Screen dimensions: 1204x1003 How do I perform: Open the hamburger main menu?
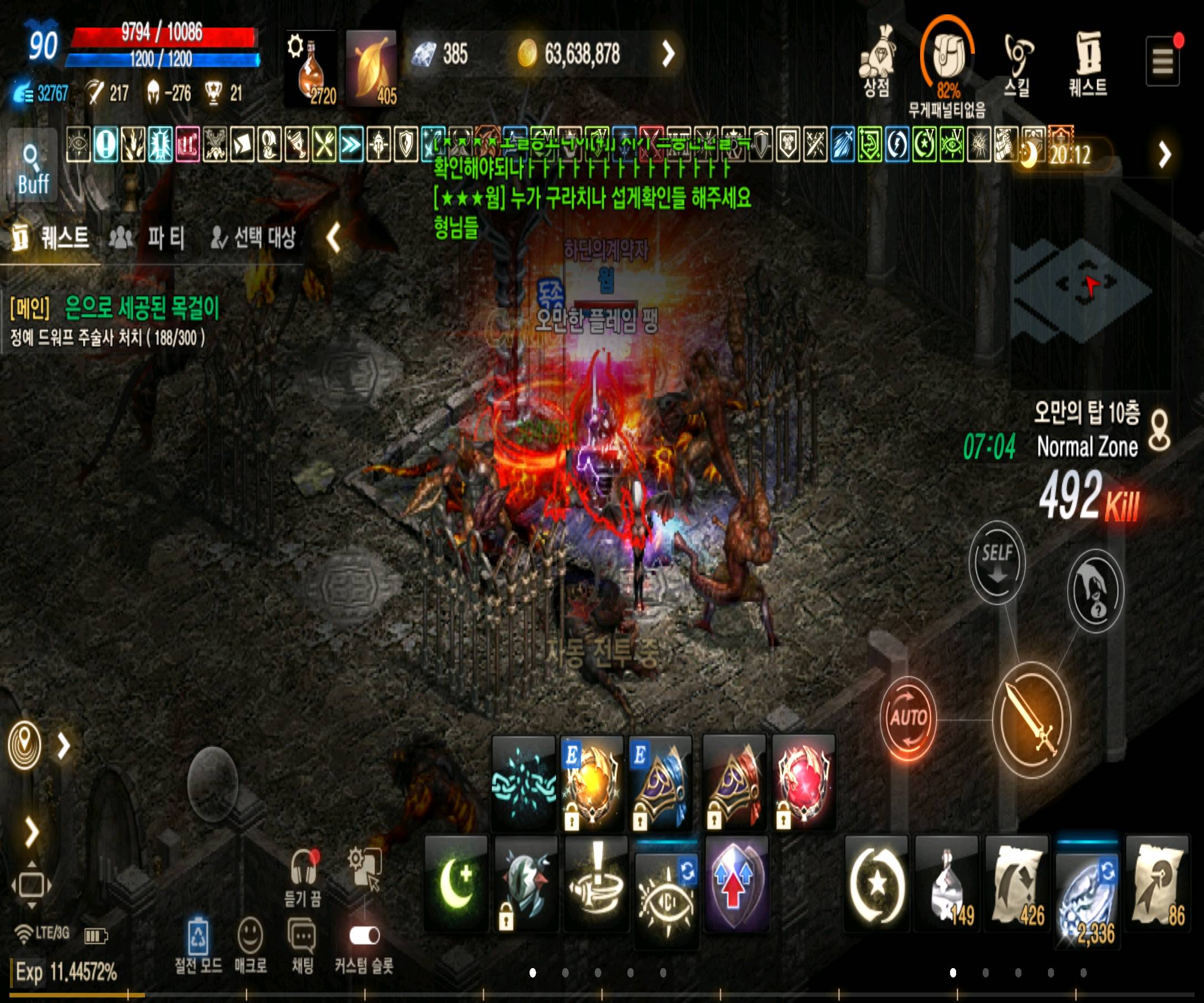[x=1162, y=61]
